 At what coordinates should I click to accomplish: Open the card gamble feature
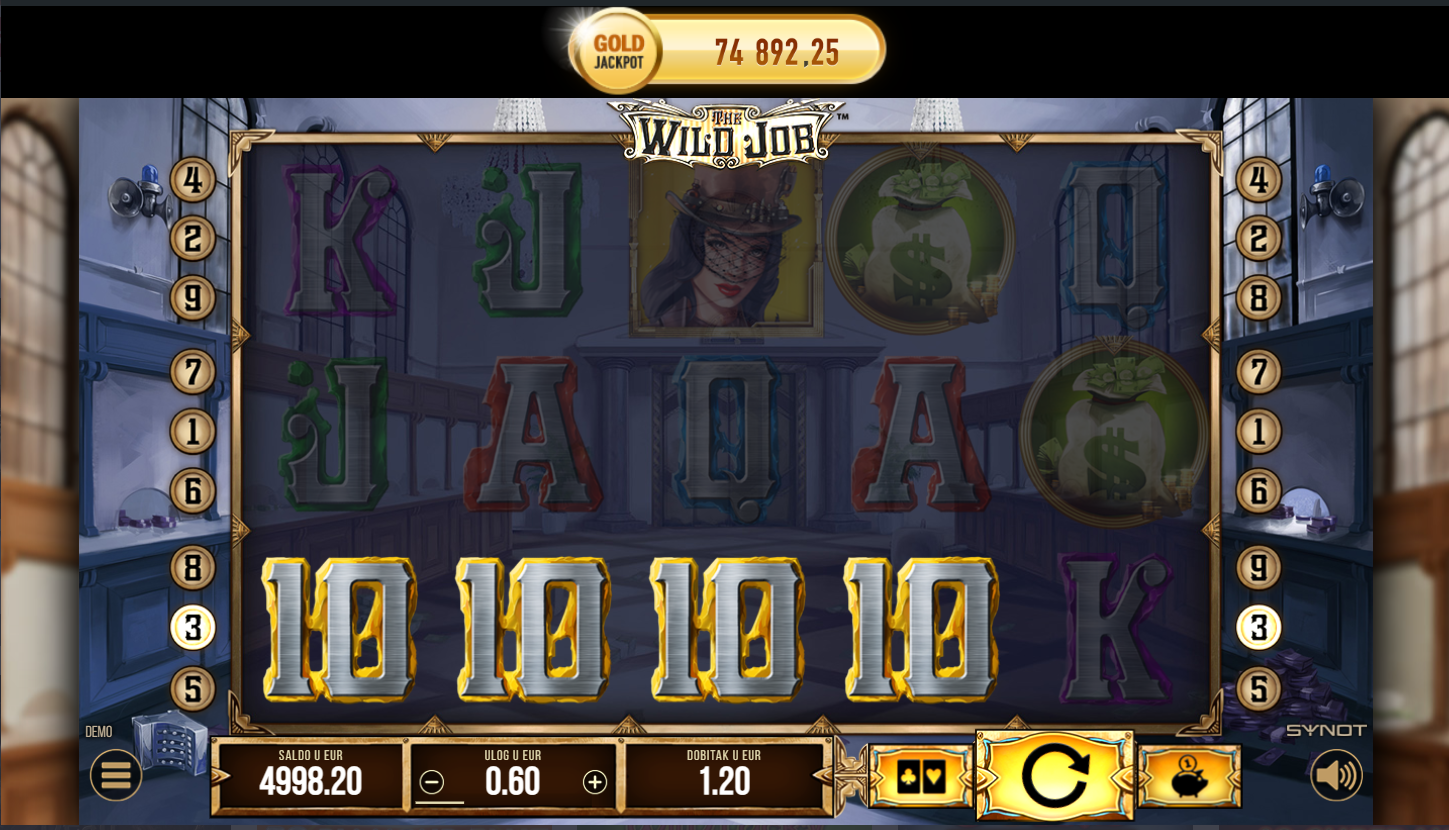(921, 777)
